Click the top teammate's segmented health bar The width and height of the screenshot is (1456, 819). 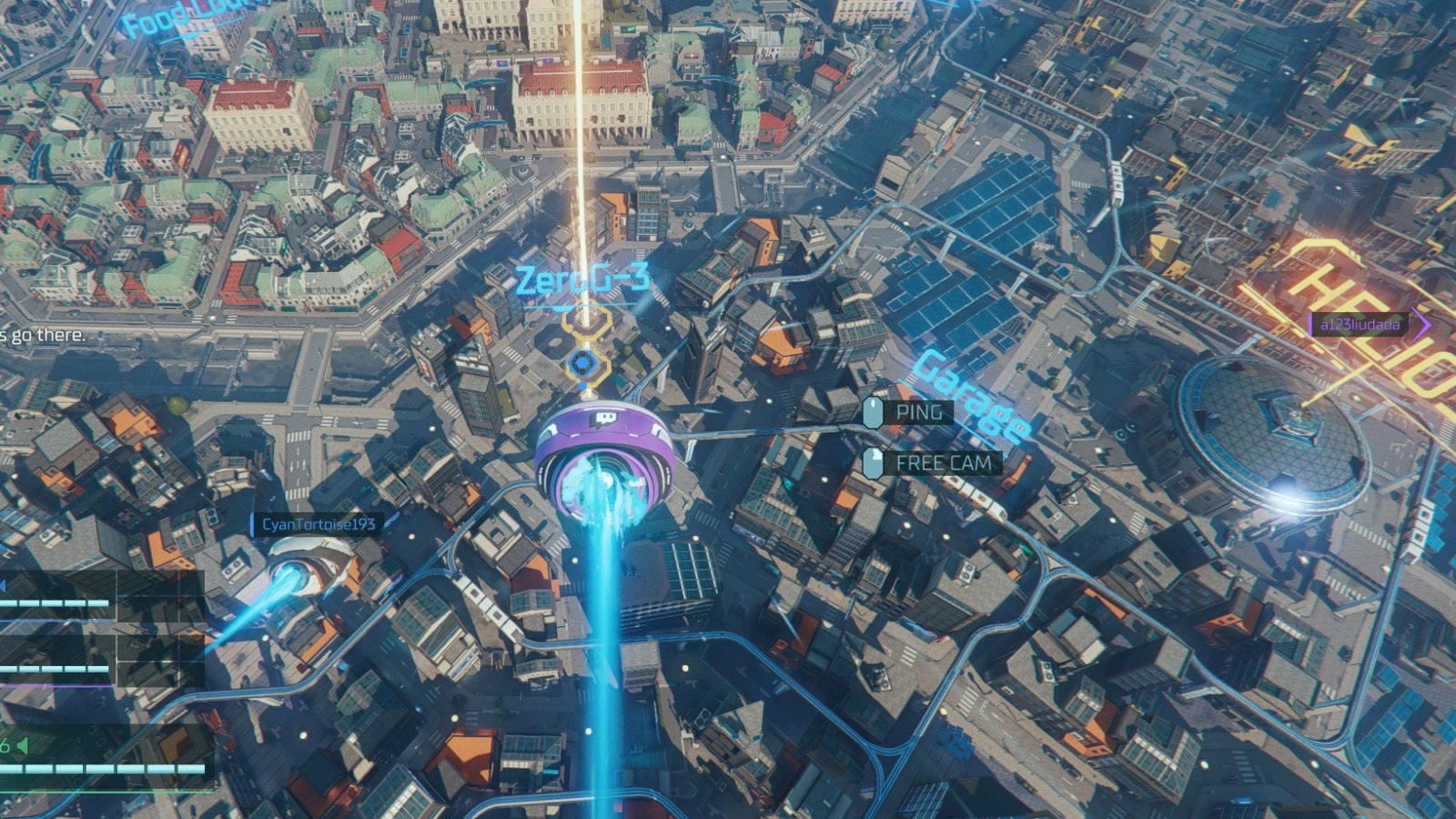55,602
